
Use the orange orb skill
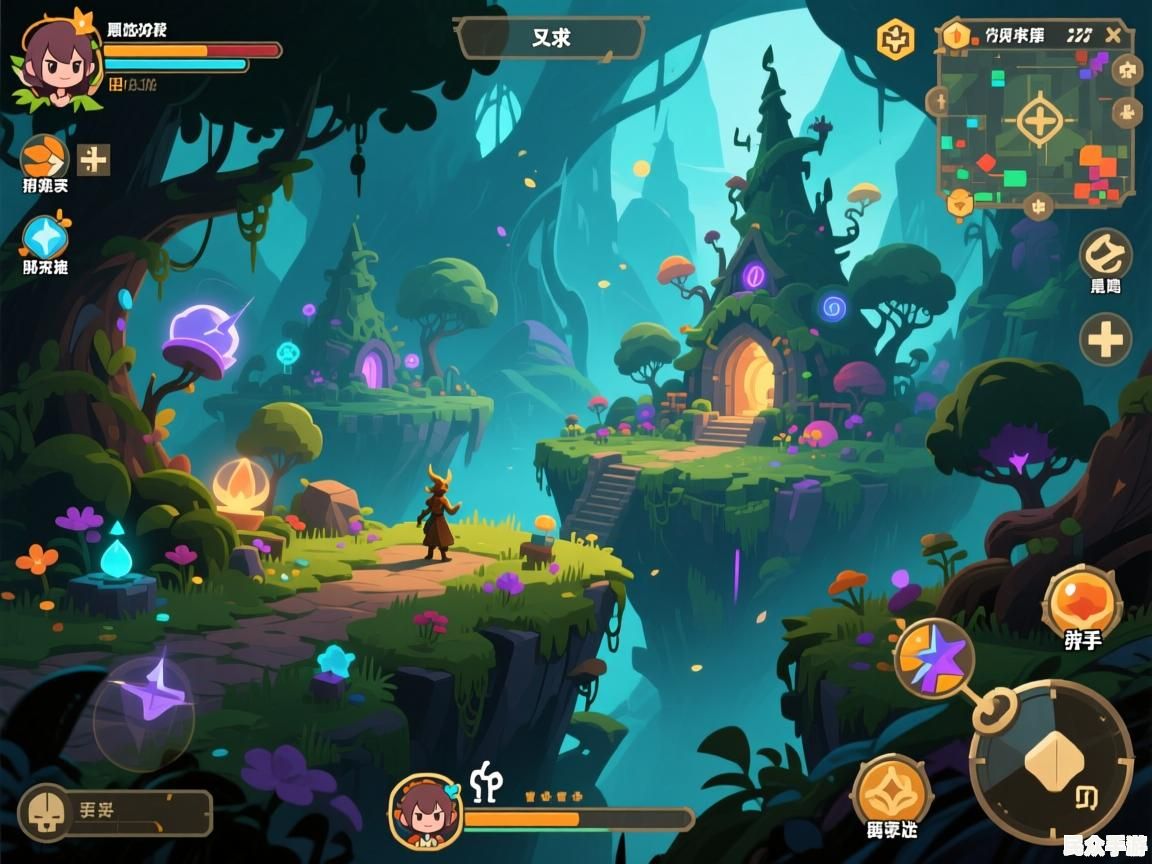(1082, 602)
